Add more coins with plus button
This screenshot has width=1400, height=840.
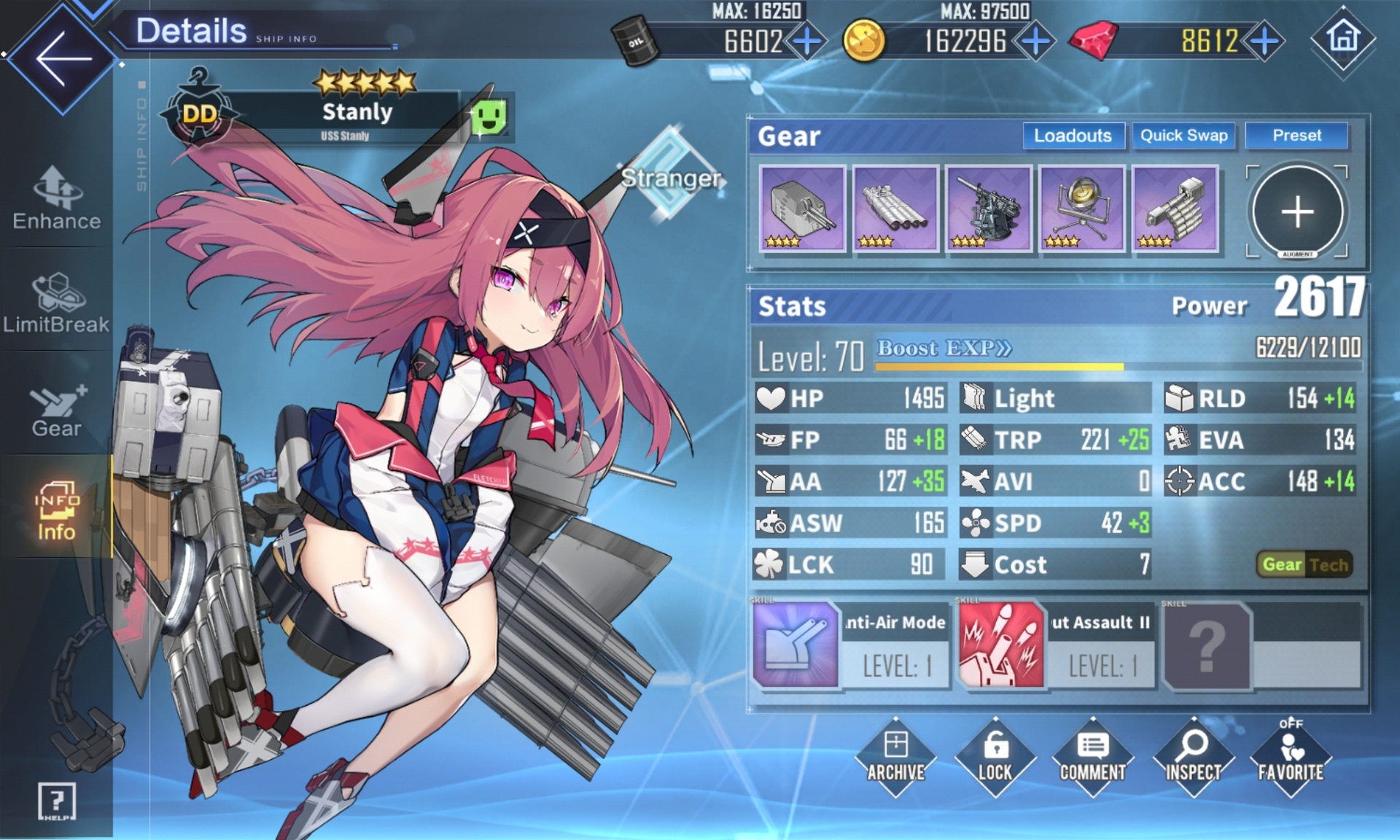(1035, 41)
